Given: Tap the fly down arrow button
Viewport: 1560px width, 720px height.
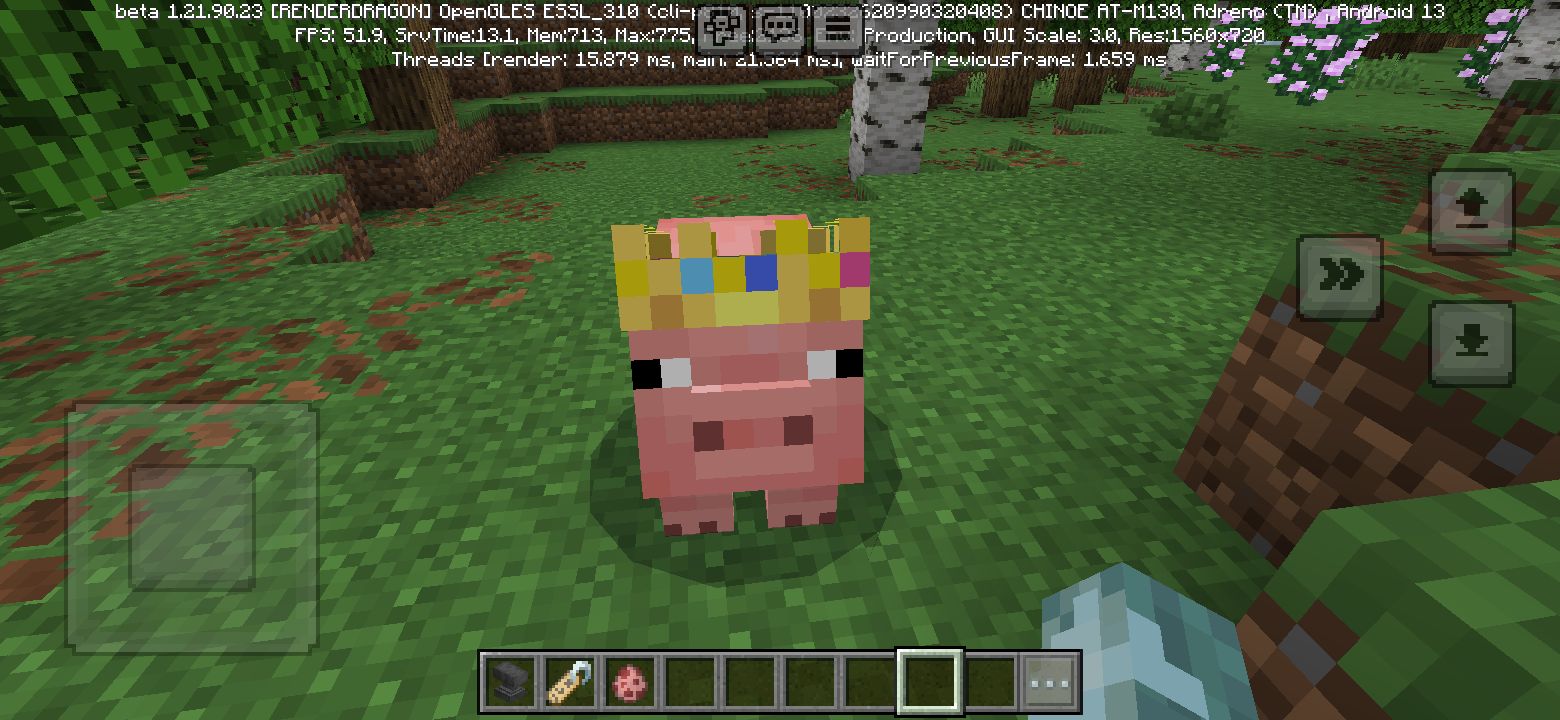Looking at the screenshot, I should 1471,343.
